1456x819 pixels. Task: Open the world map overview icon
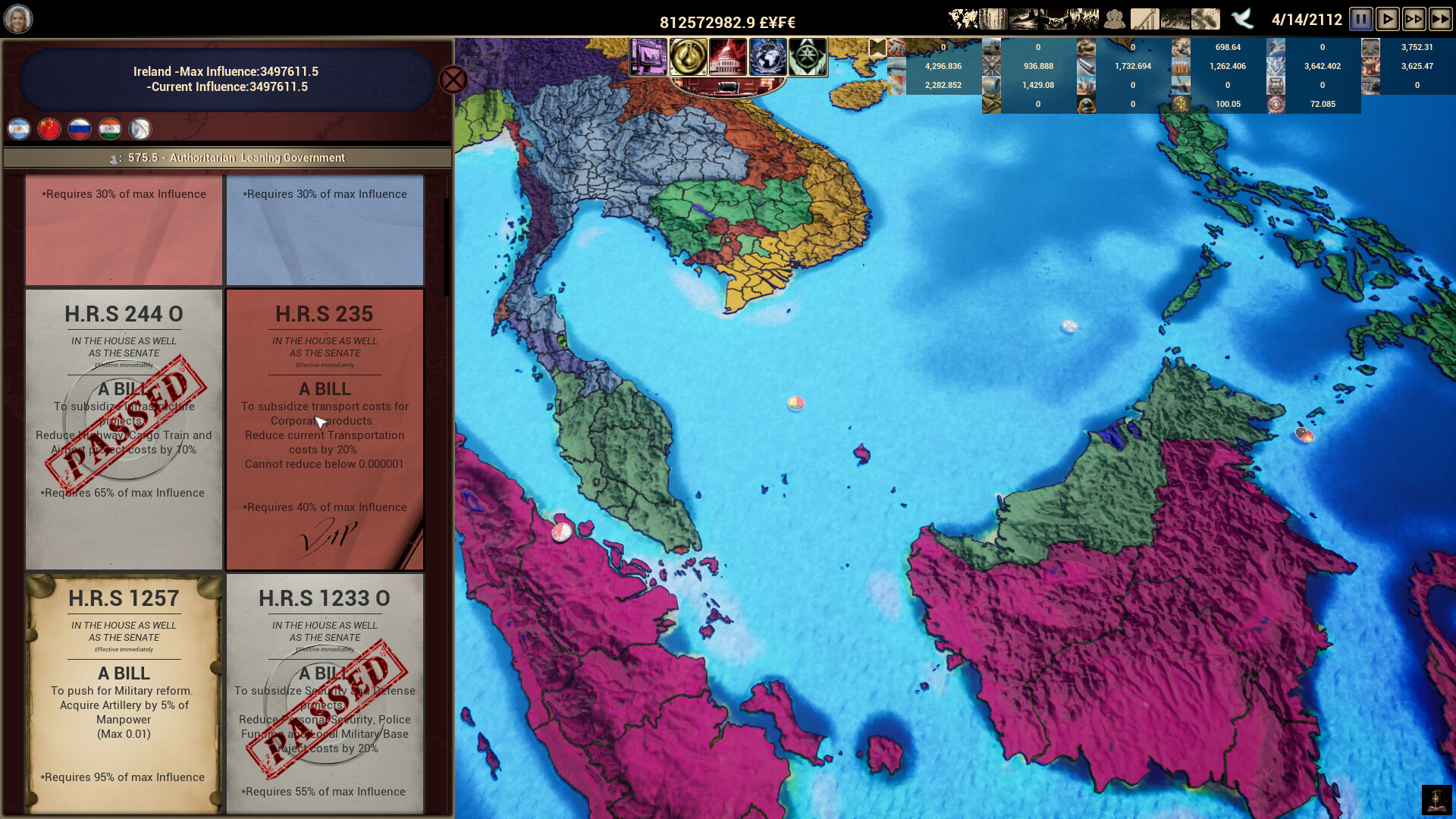tap(963, 17)
